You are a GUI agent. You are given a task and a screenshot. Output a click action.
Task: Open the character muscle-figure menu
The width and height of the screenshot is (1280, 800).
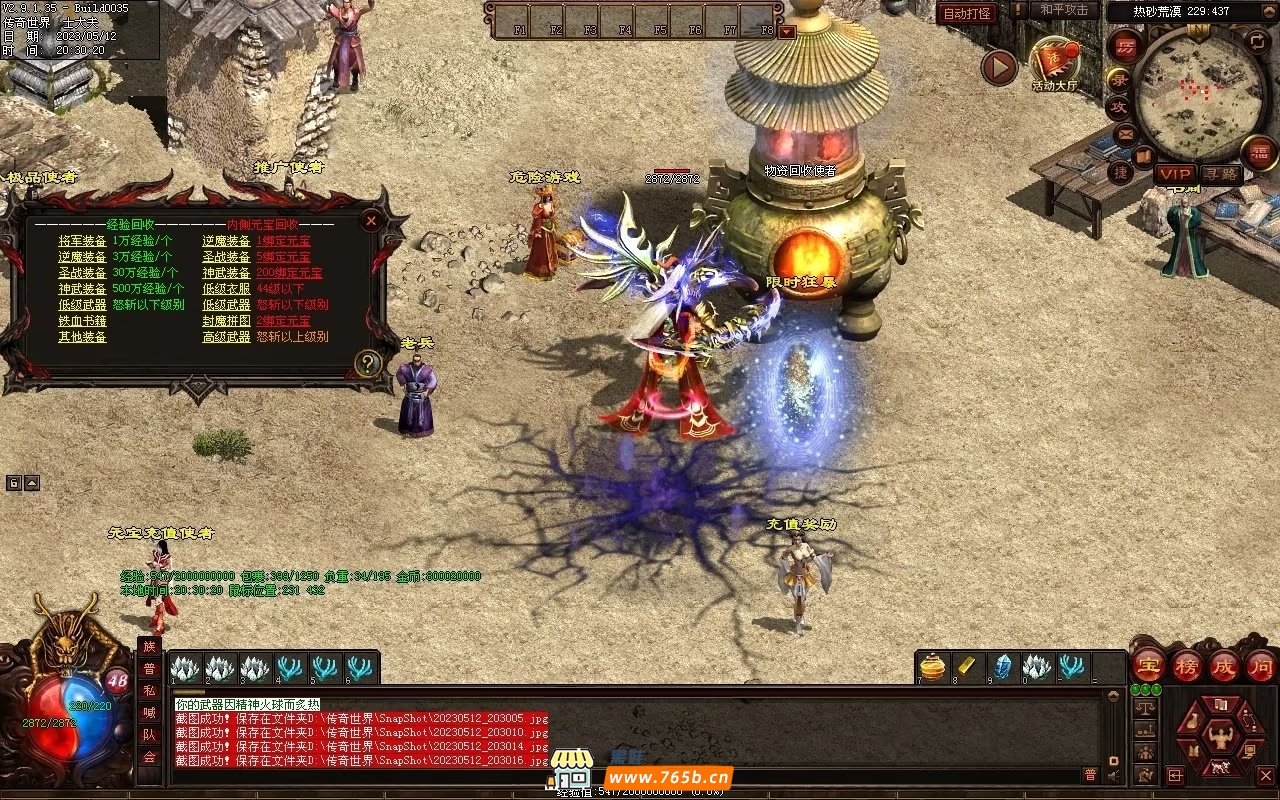[x=1219, y=740]
